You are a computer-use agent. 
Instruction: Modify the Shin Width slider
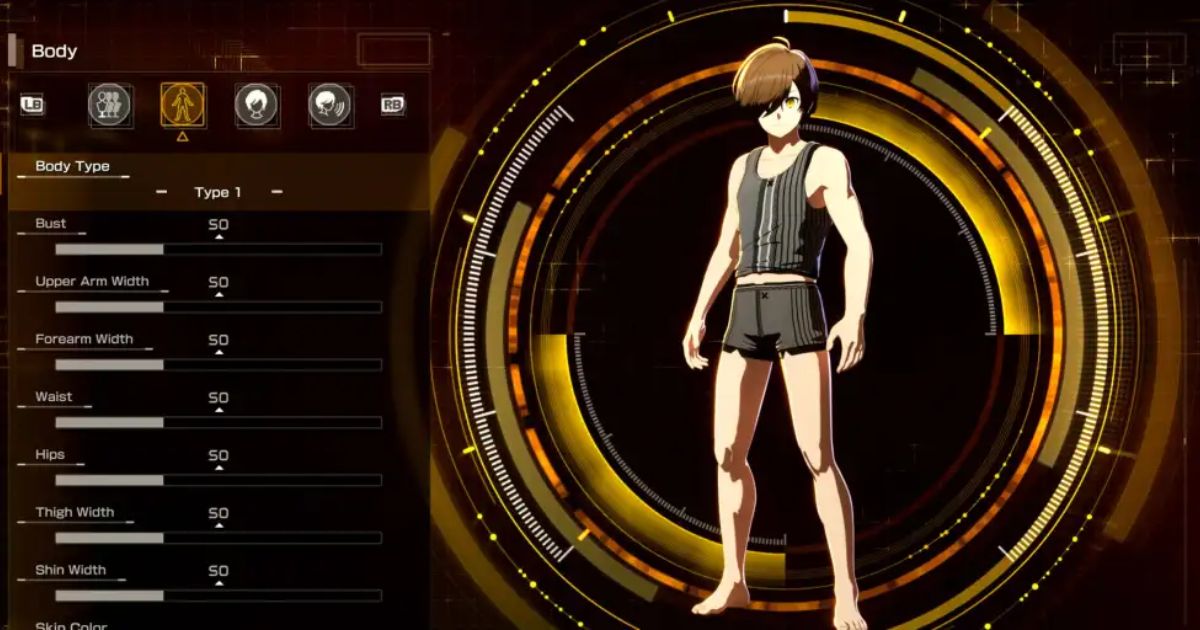coord(218,596)
